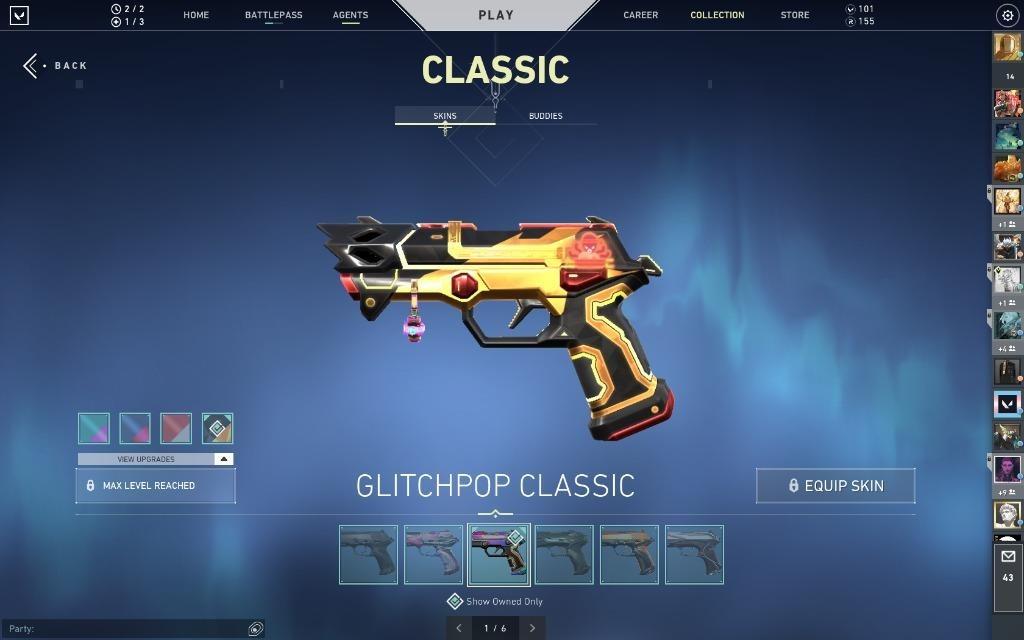Select the selected Glitchpop Classic skin thumbnail
The height and width of the screenshot is (640, 1024).
click(x=498, y=554)
